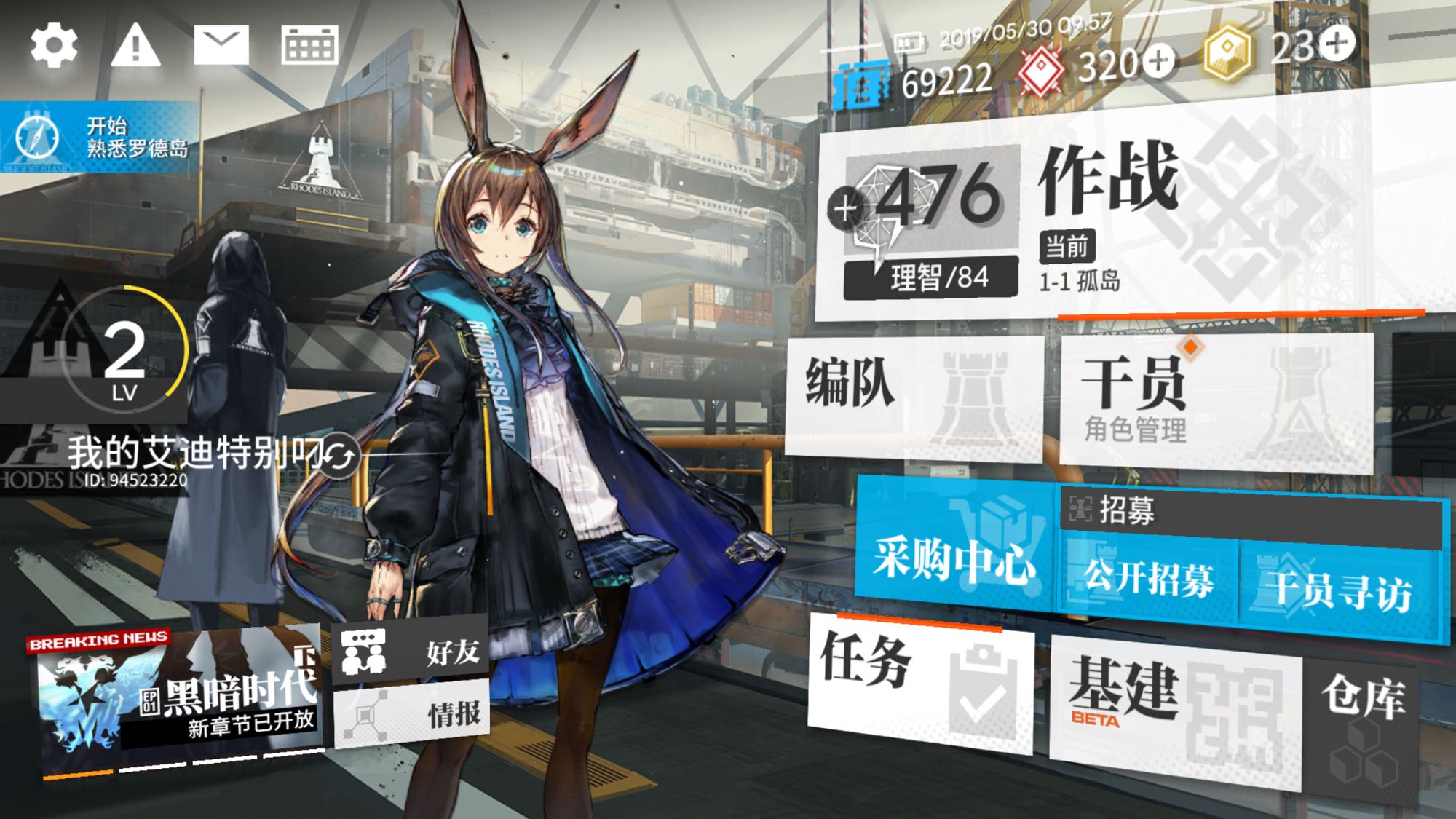
Task: Open the 开始熟悉罗德岛 beginner guide banner
Action: click(98, 138)
